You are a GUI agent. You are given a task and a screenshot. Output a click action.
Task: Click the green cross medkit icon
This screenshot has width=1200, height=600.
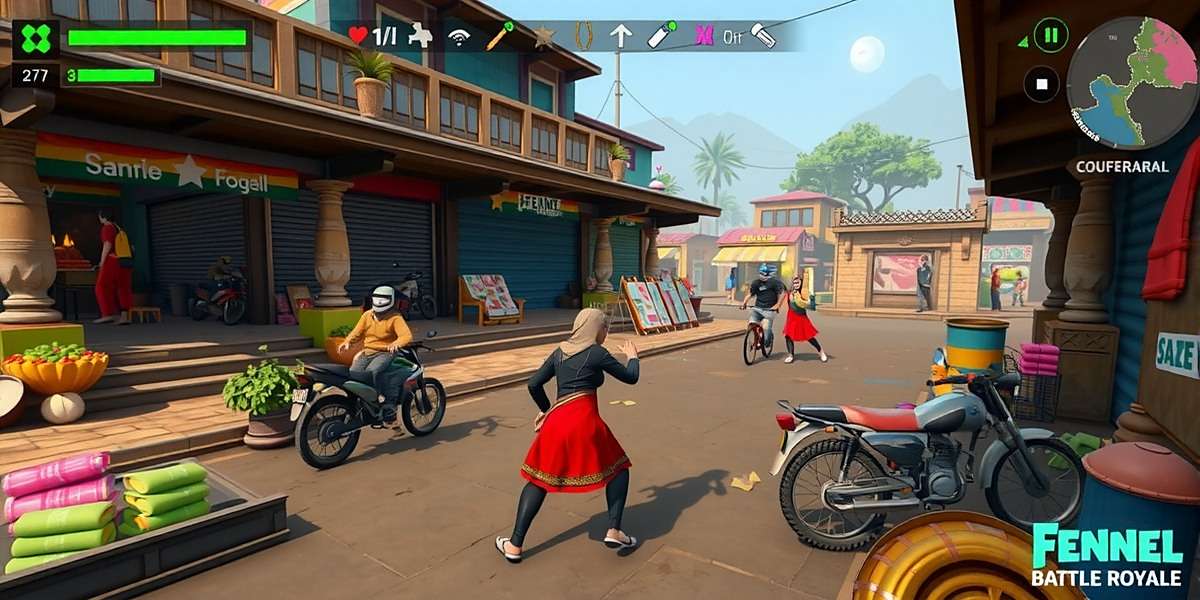(36, 39)
